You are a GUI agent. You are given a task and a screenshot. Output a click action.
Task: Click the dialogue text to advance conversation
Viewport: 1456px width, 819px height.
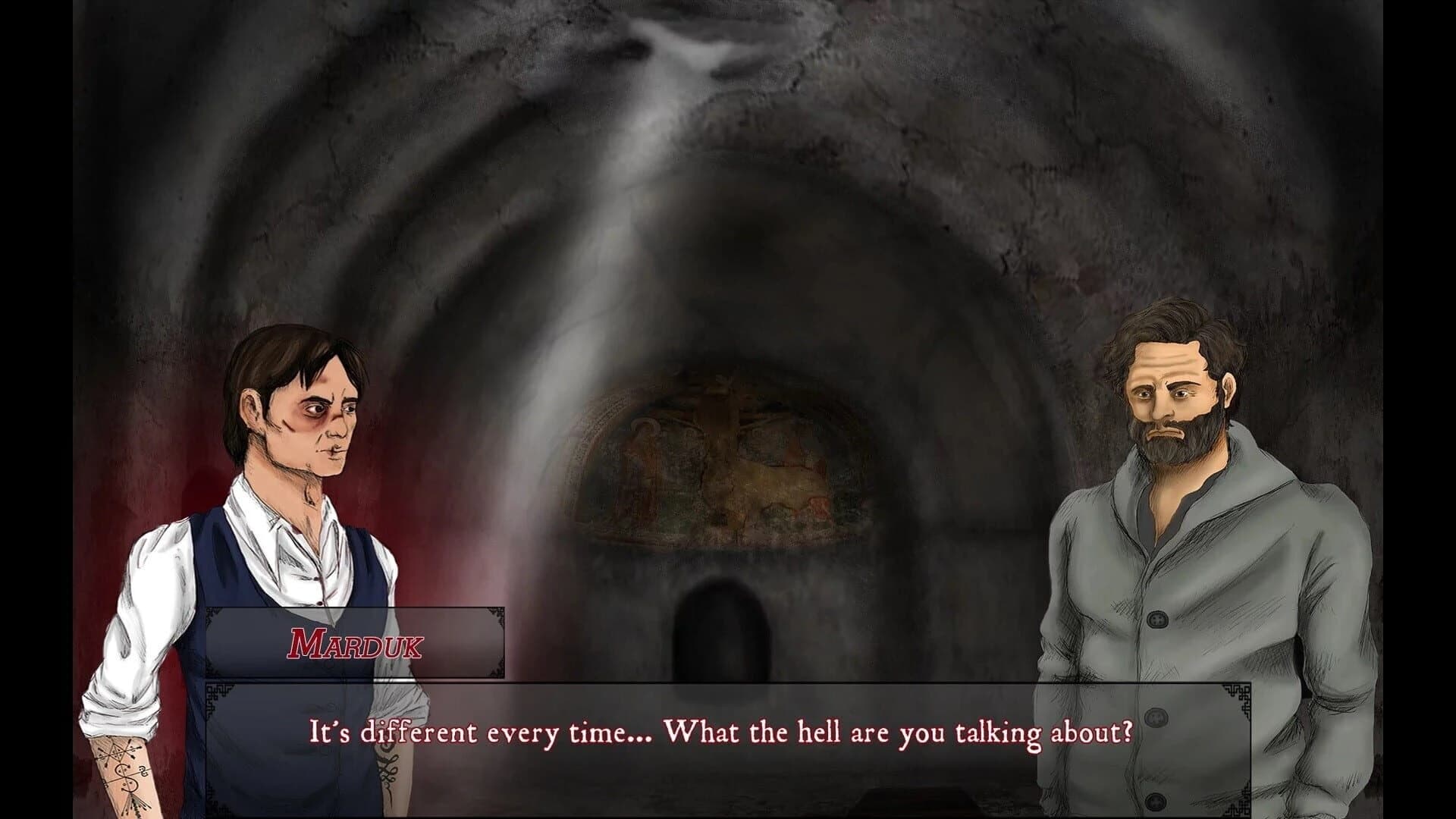click(x=720, y=732)
